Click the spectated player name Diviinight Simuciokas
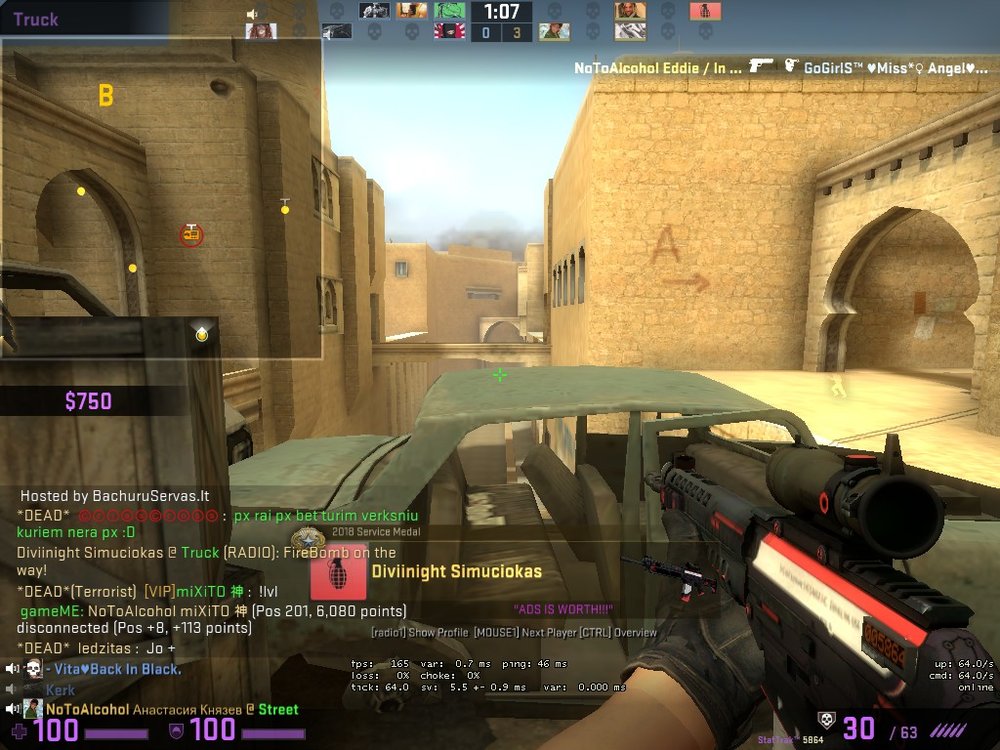The image size is (1000, 750). pos(456,572)
